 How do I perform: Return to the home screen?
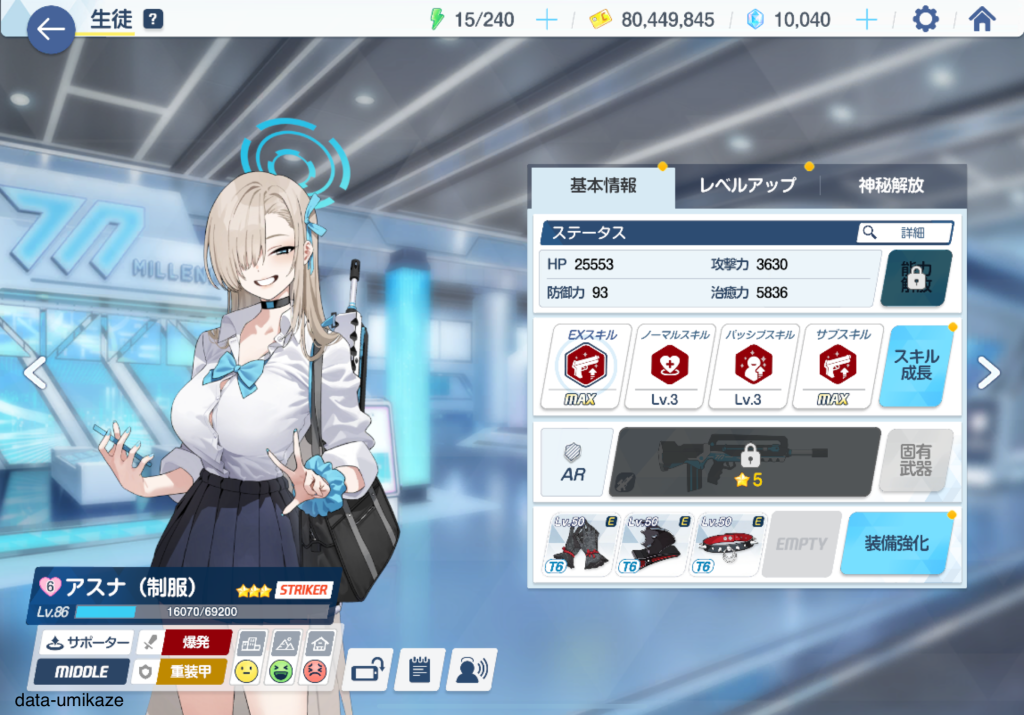[982, 20]
